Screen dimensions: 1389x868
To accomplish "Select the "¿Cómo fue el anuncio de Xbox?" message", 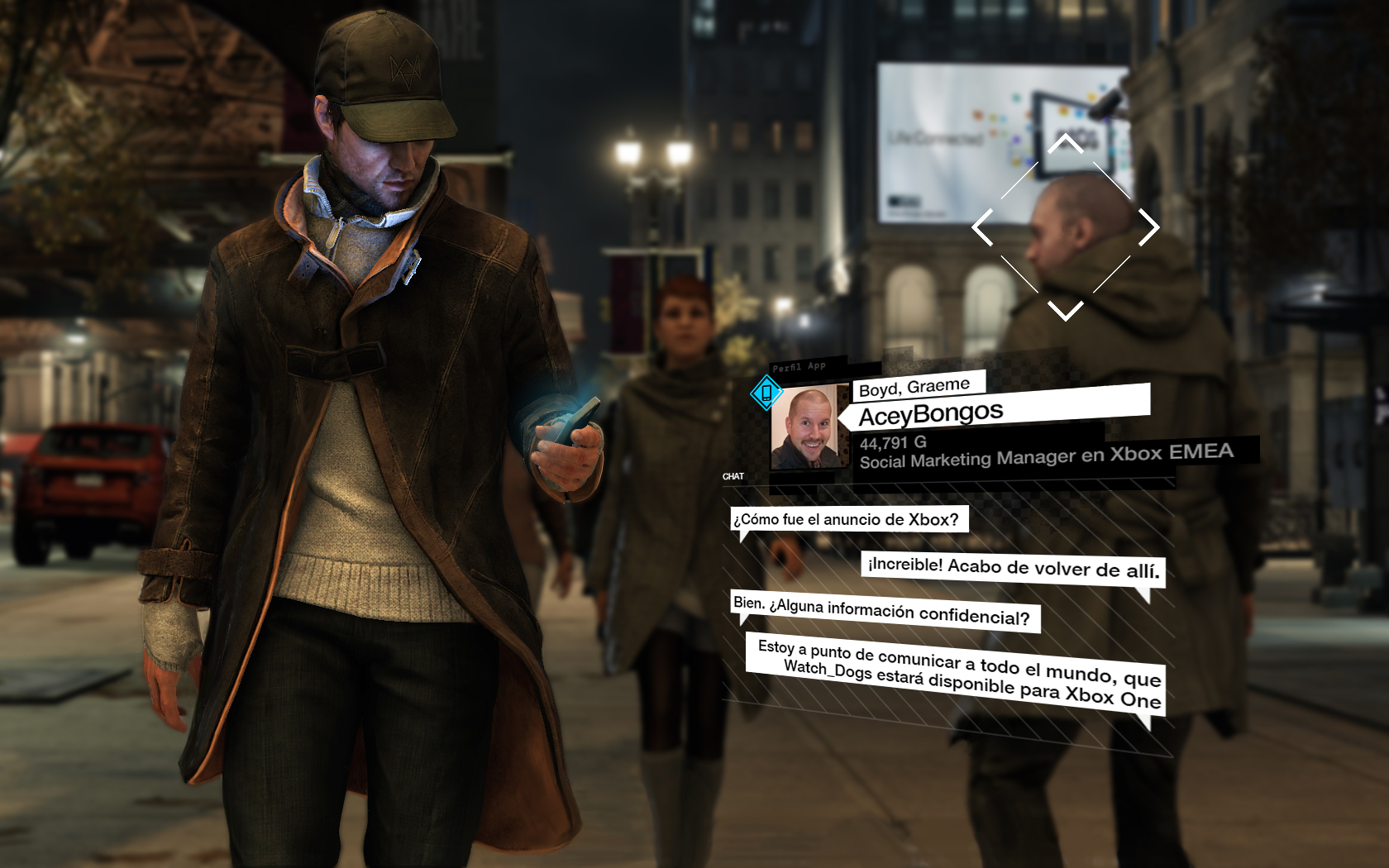I will click(x=847, y=520).
